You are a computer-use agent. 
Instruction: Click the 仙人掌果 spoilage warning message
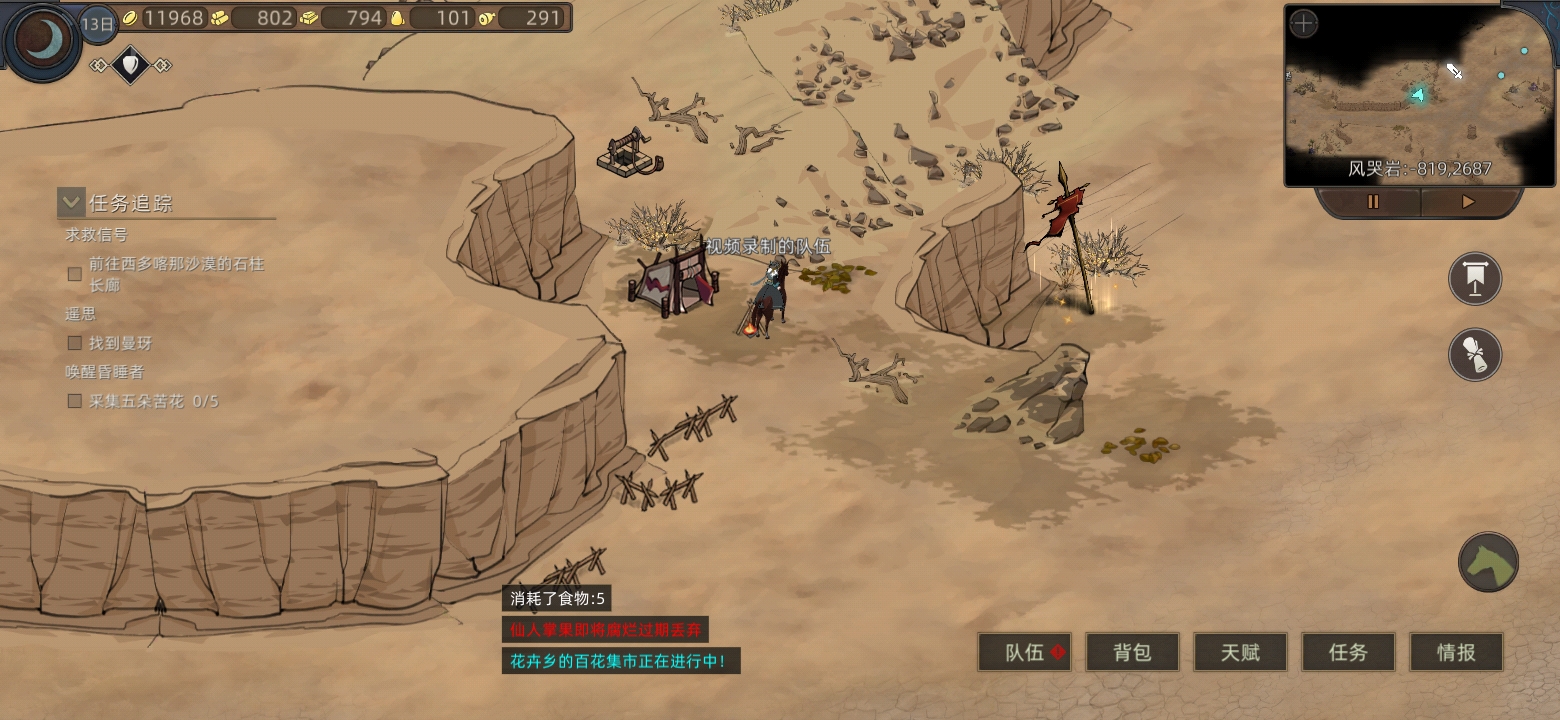coord(605,630)
